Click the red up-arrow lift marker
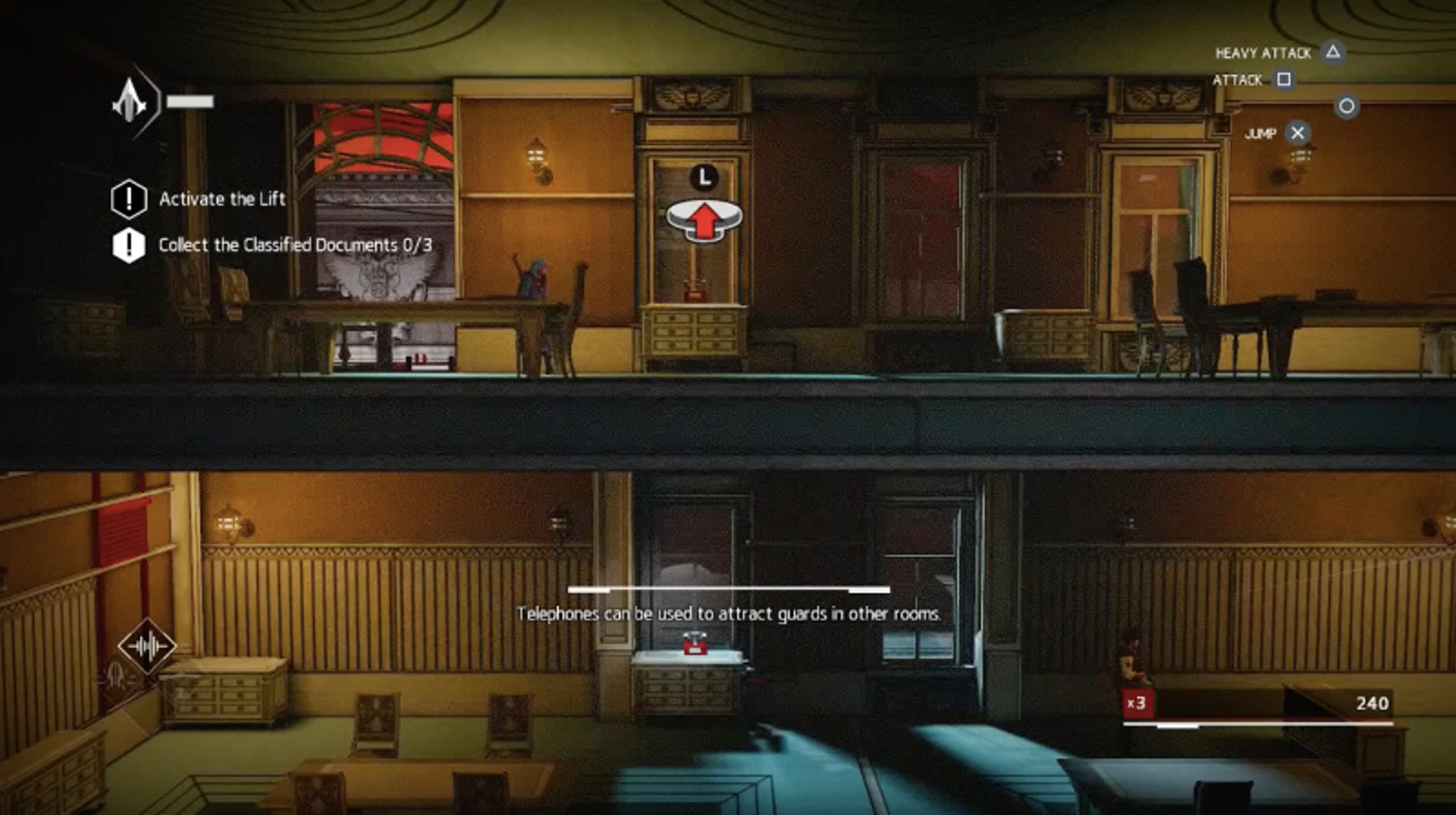The width and height of the screenshot is (1456, 815). (704, 220)
